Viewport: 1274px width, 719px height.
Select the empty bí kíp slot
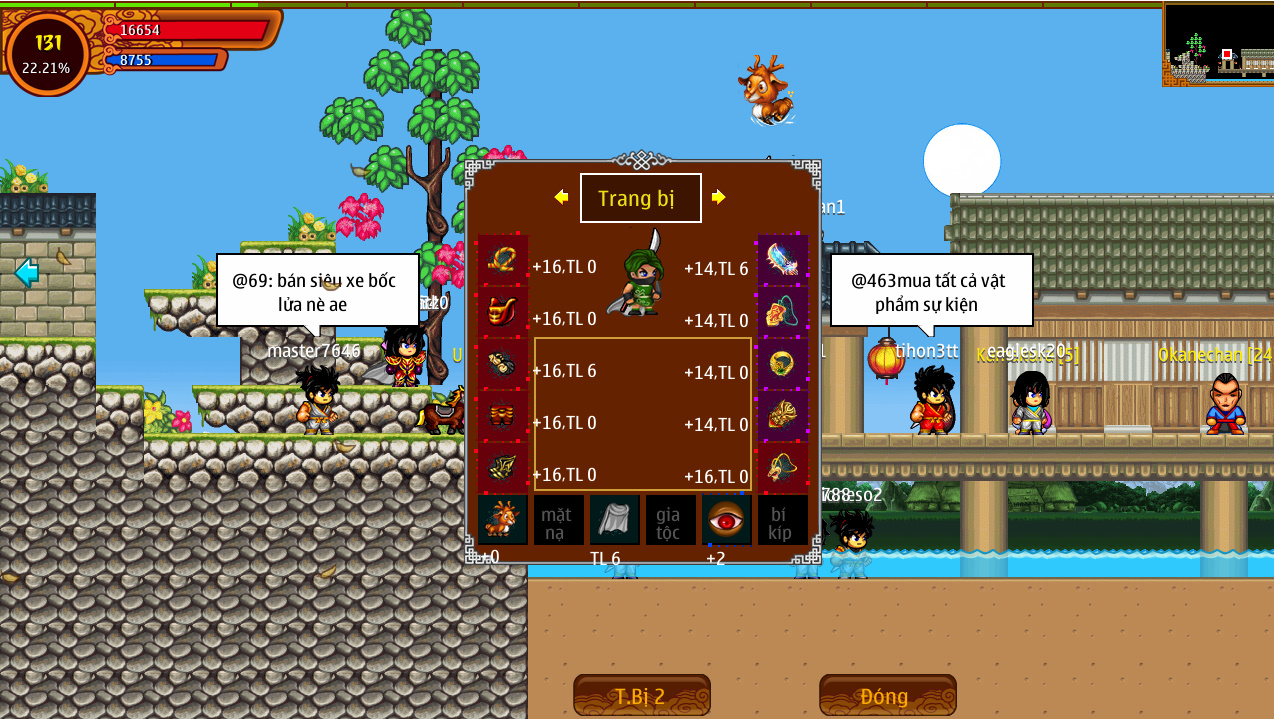coord(782,520)
